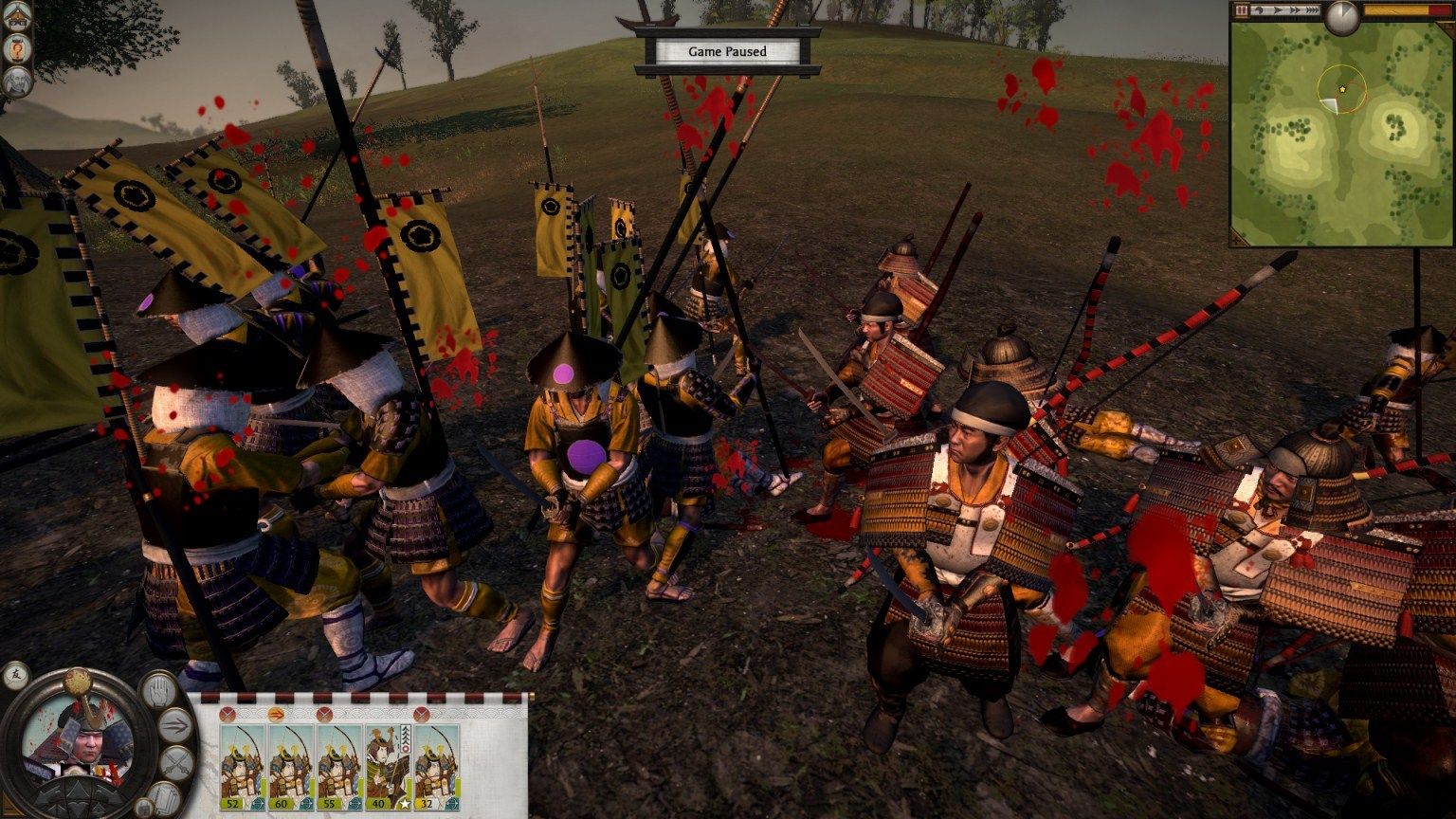Toggle the red pause button
The image size is (1456, 819).
(1242, 9)
